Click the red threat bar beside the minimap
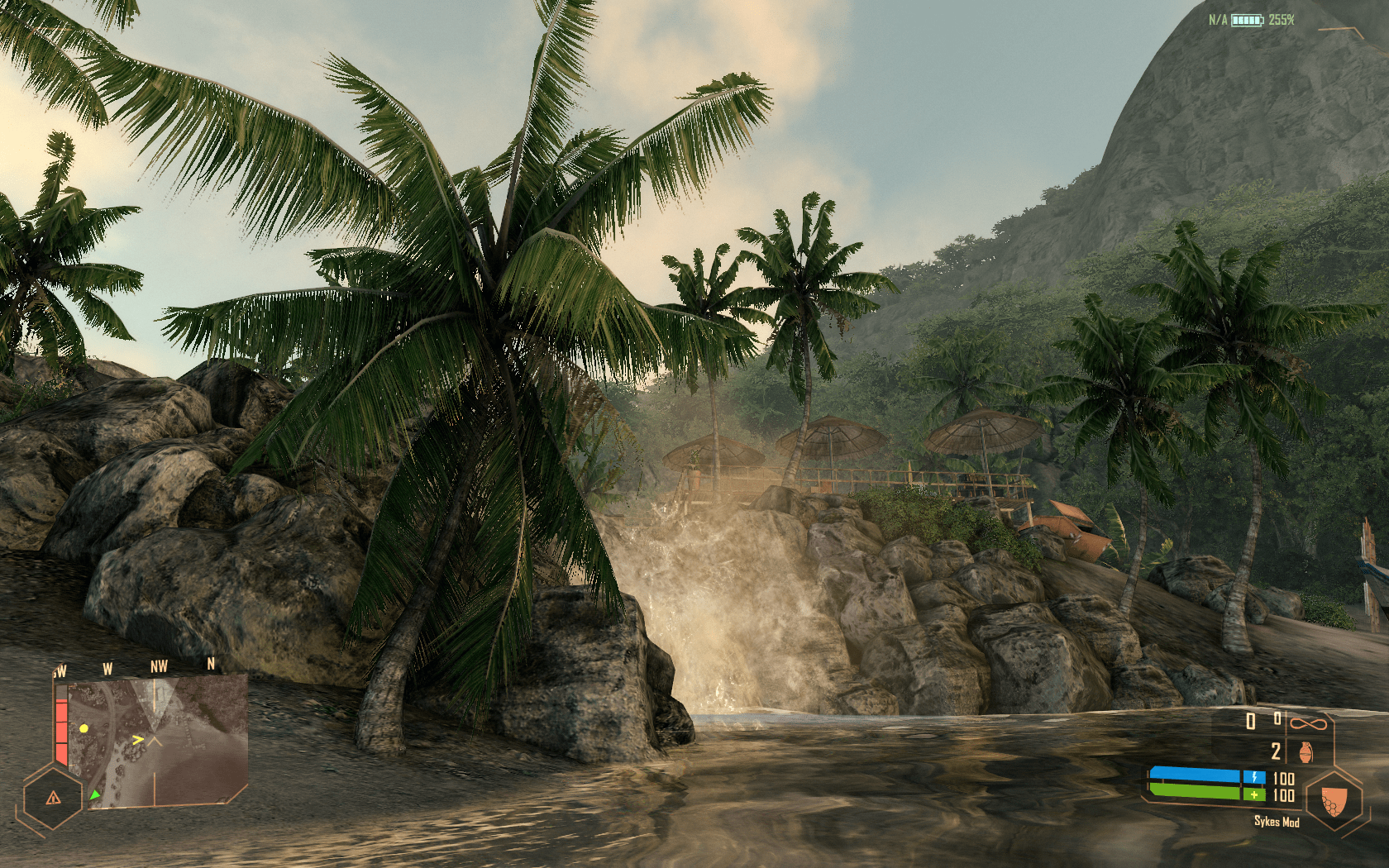The image size is (1389, 868). (x=61, y=730)
